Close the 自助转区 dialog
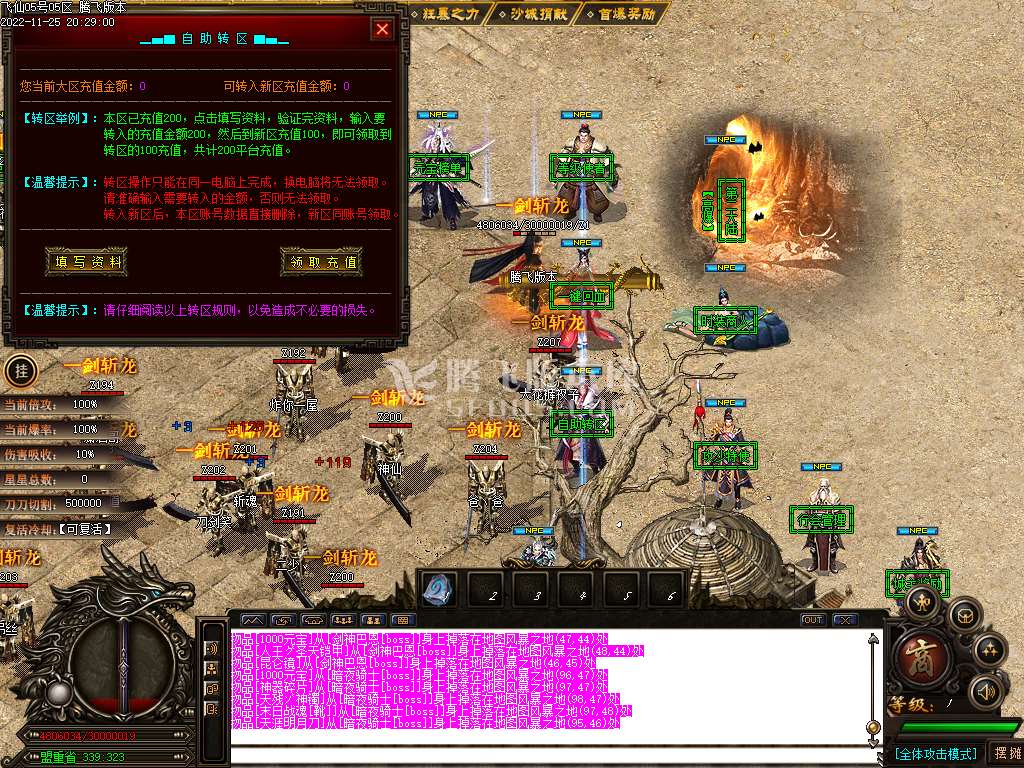The width and height of the screenshot is (1024, 768). click(x=382, y=29)
